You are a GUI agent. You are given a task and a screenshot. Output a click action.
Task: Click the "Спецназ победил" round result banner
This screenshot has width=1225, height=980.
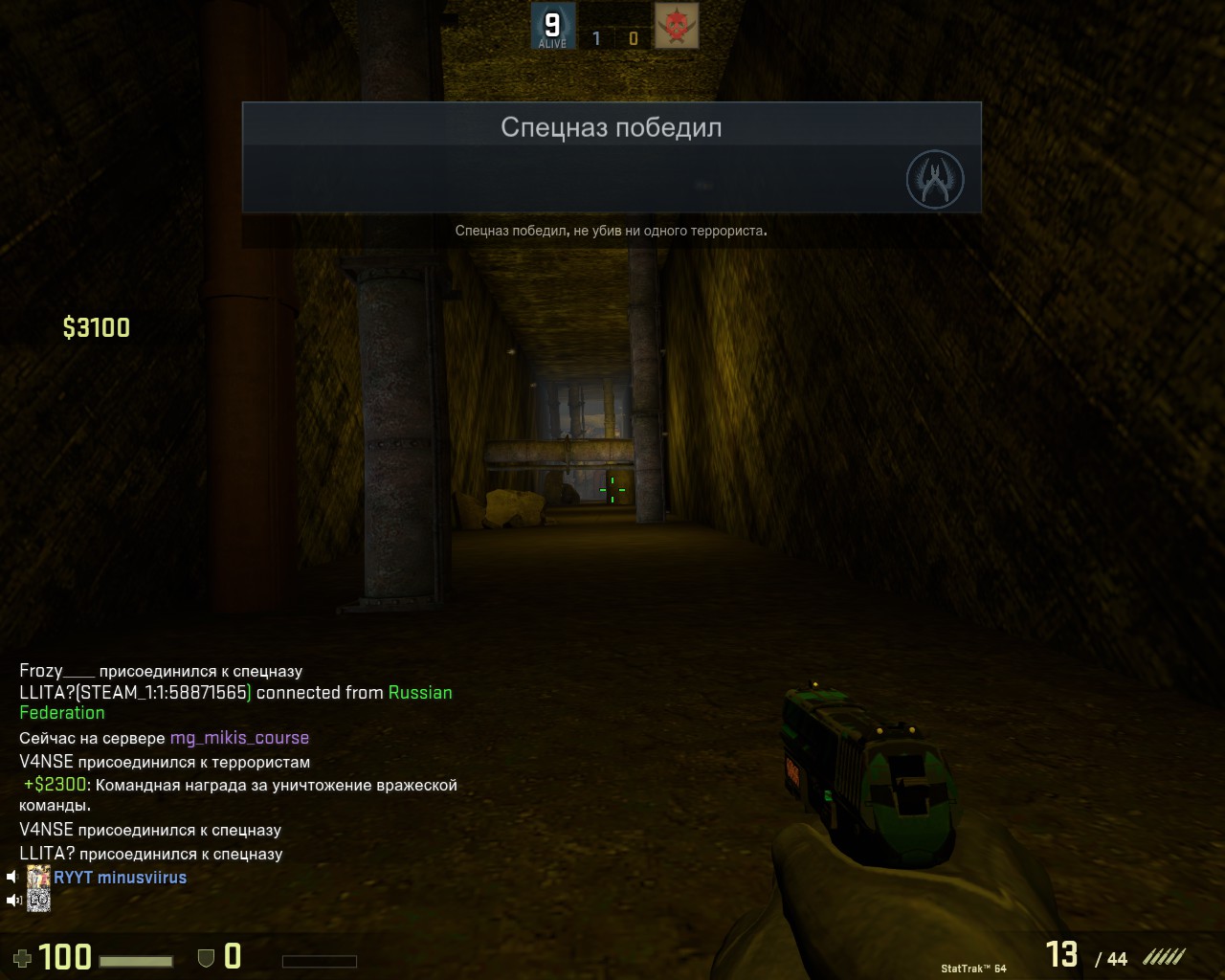tap(611, 127)
